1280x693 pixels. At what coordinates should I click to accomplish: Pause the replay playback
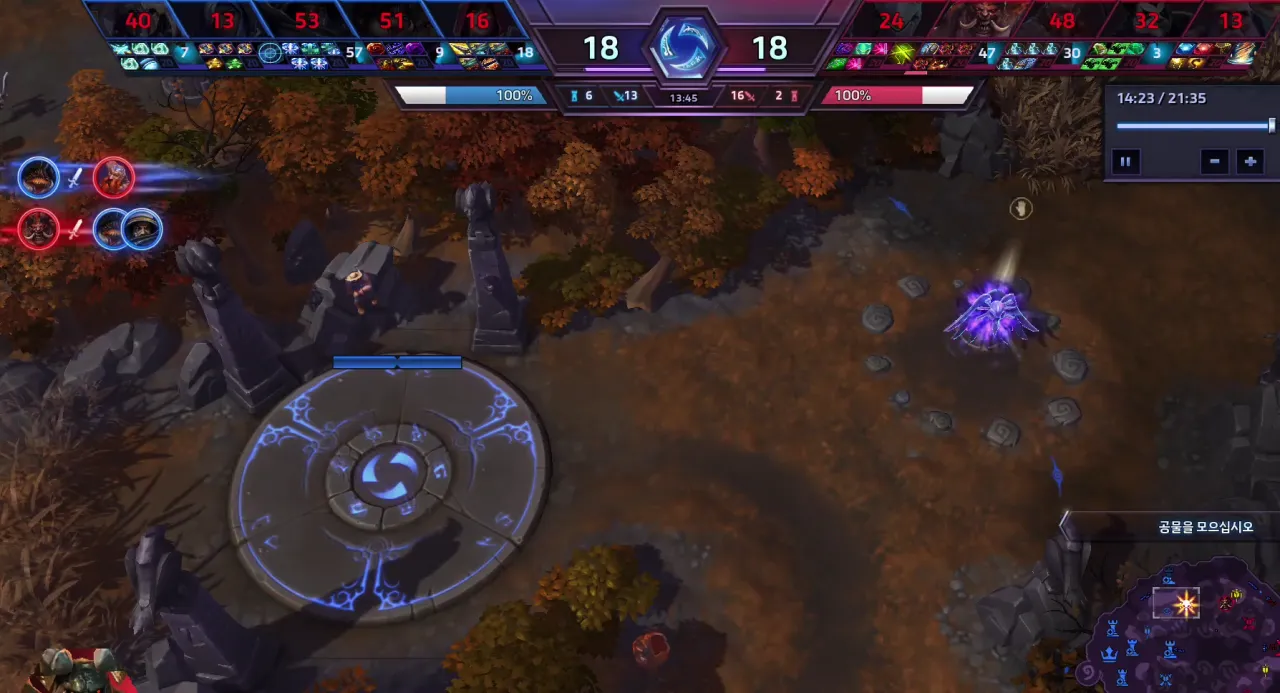pos(1125,161)
